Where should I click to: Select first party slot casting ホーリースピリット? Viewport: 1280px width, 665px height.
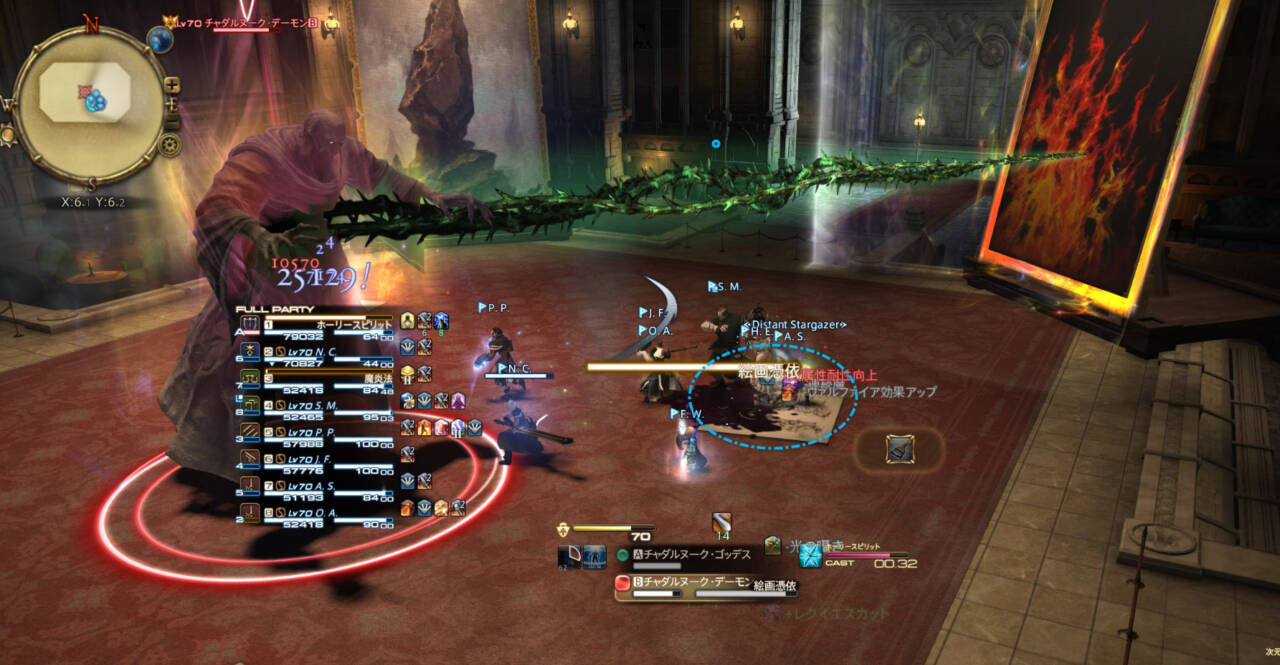click(x=310, y=325)
